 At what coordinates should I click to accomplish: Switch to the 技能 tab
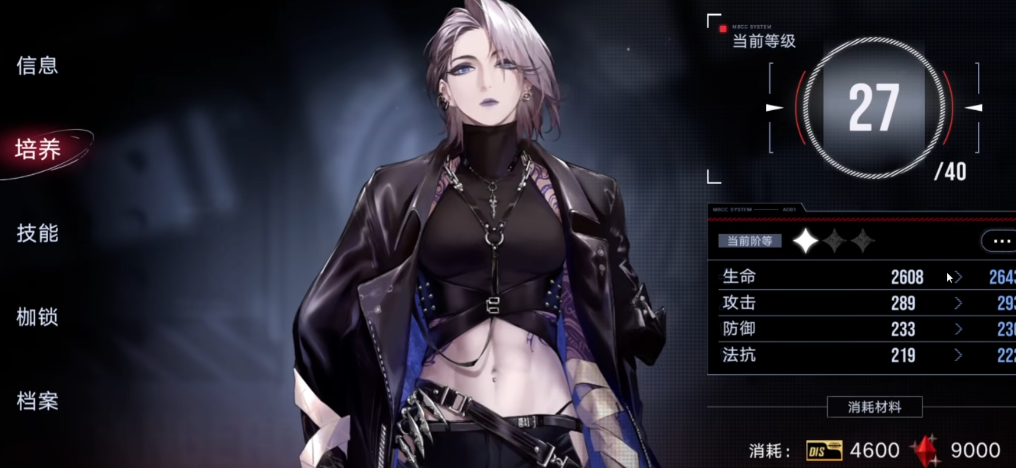(37, 234)
